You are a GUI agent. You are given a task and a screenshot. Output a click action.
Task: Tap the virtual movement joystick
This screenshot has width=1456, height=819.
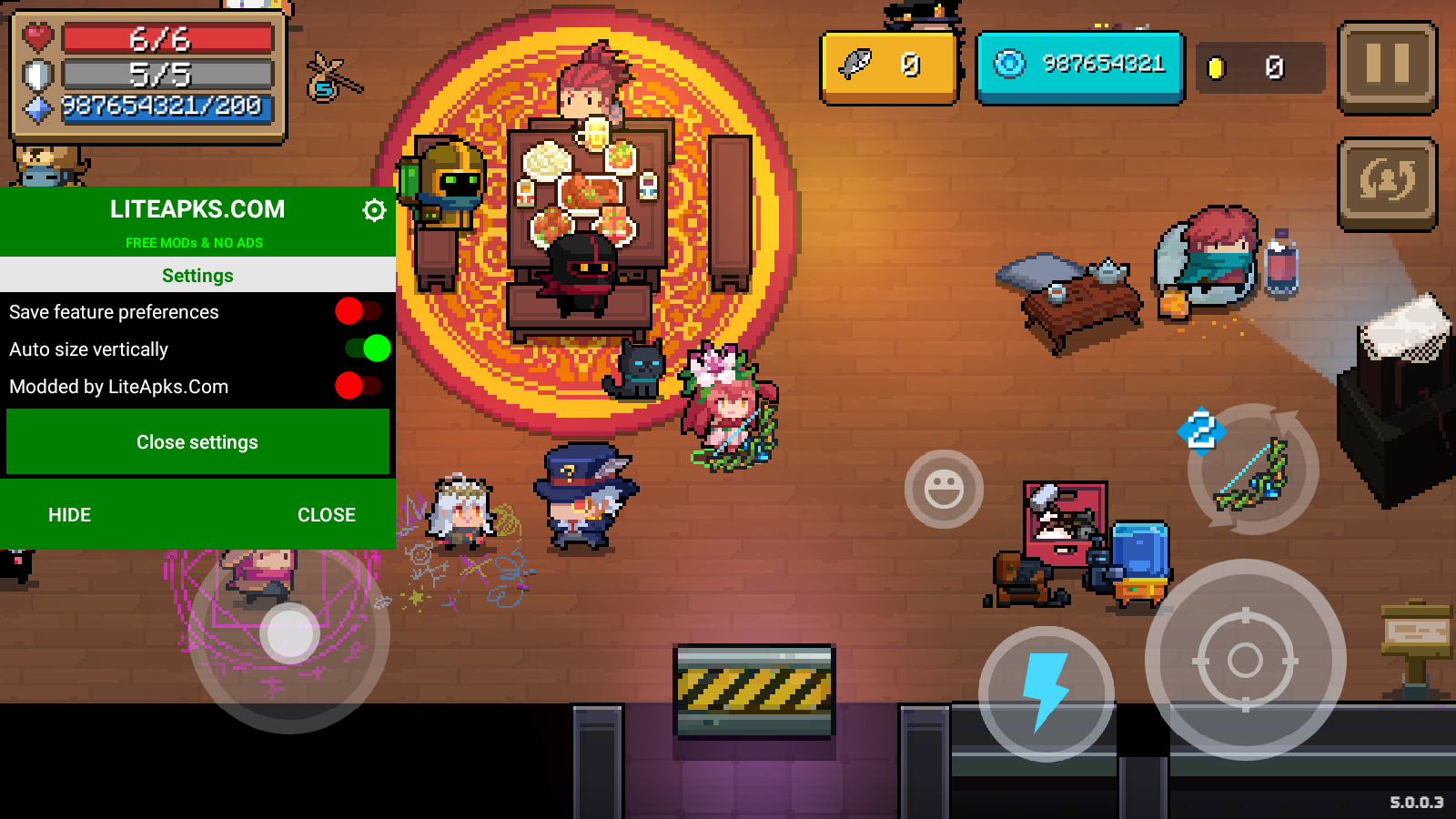coord(289,633)
